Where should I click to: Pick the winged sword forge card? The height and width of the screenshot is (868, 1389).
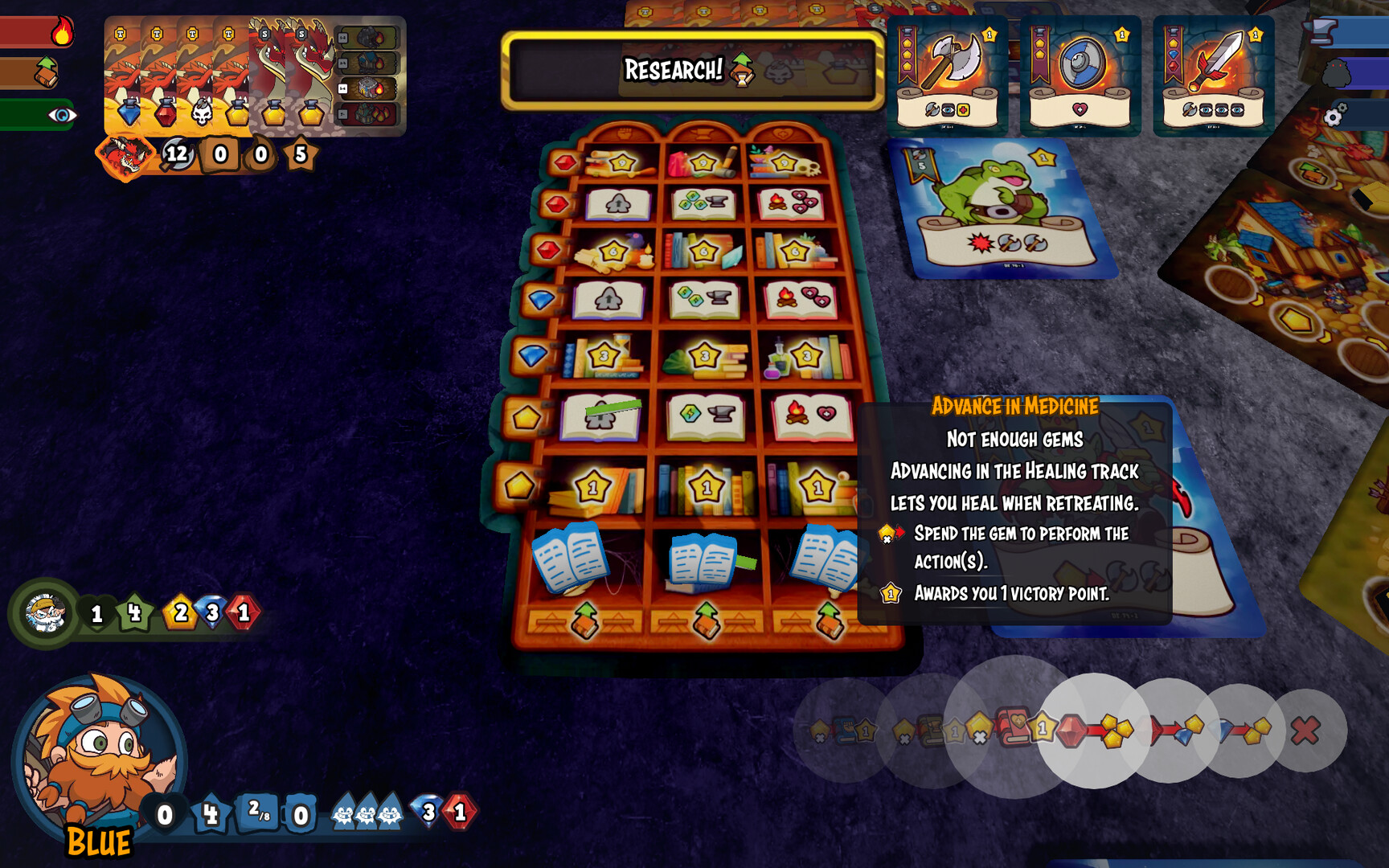point(1213,76)
